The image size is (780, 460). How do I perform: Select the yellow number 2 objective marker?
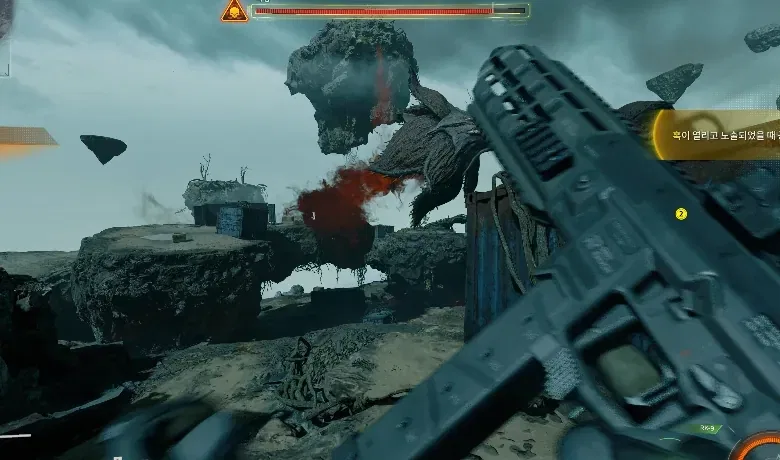pyautogui.click(x=681, y=213)
